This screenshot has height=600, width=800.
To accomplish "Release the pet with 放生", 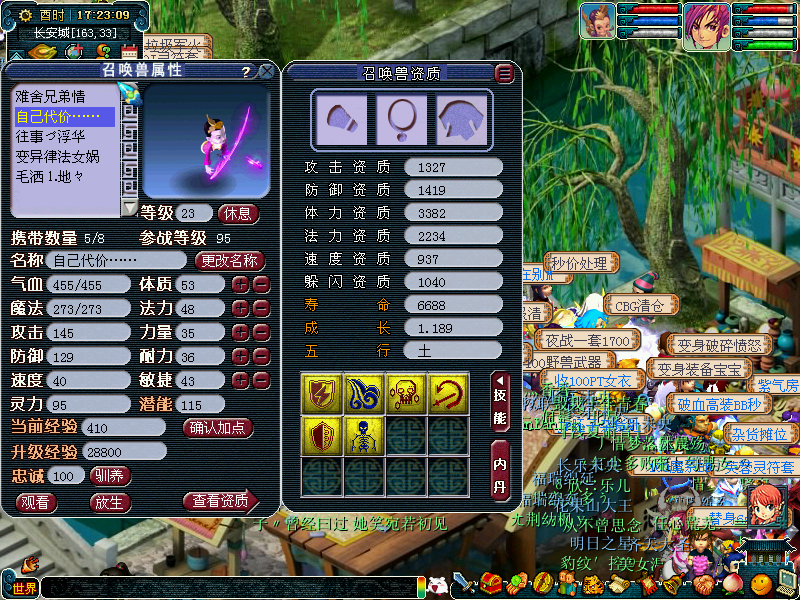I will pos(110,502).
